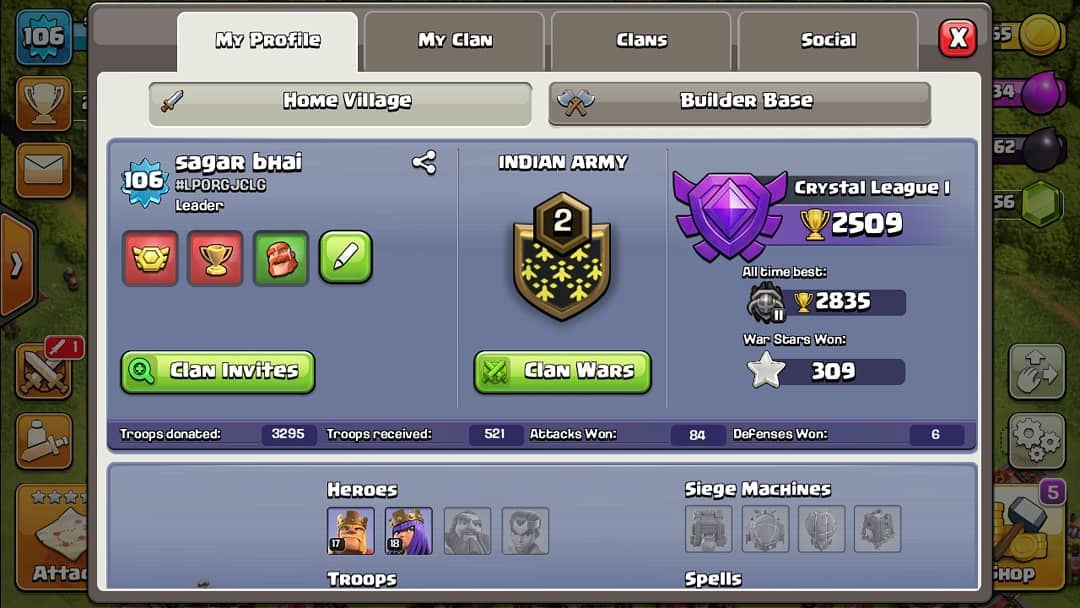Viewport: 1080px width, 608px height.
Task: Select the Archer Queen hero icon
Action: click(x=409, y=531)
